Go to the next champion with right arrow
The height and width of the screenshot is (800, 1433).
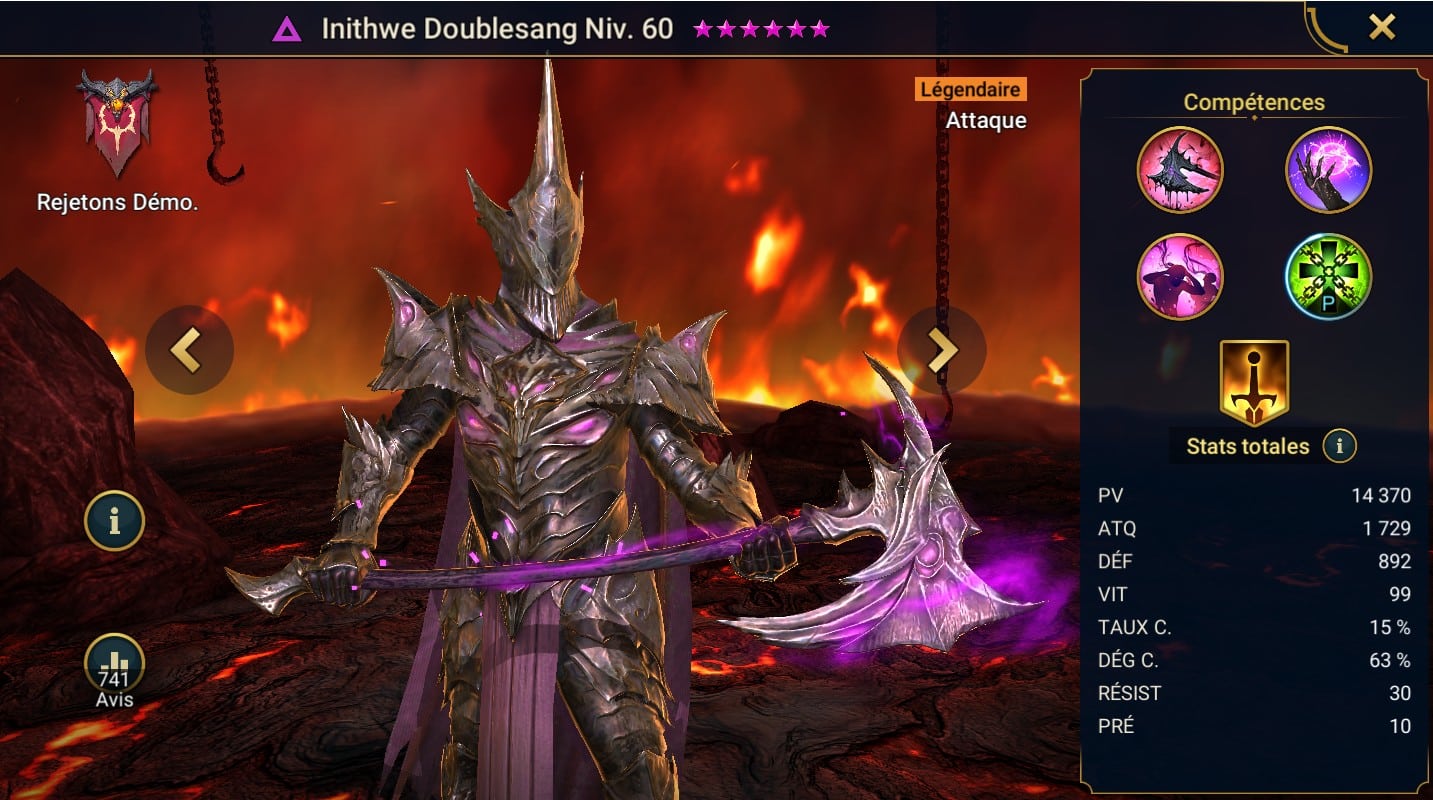(941, 349)
